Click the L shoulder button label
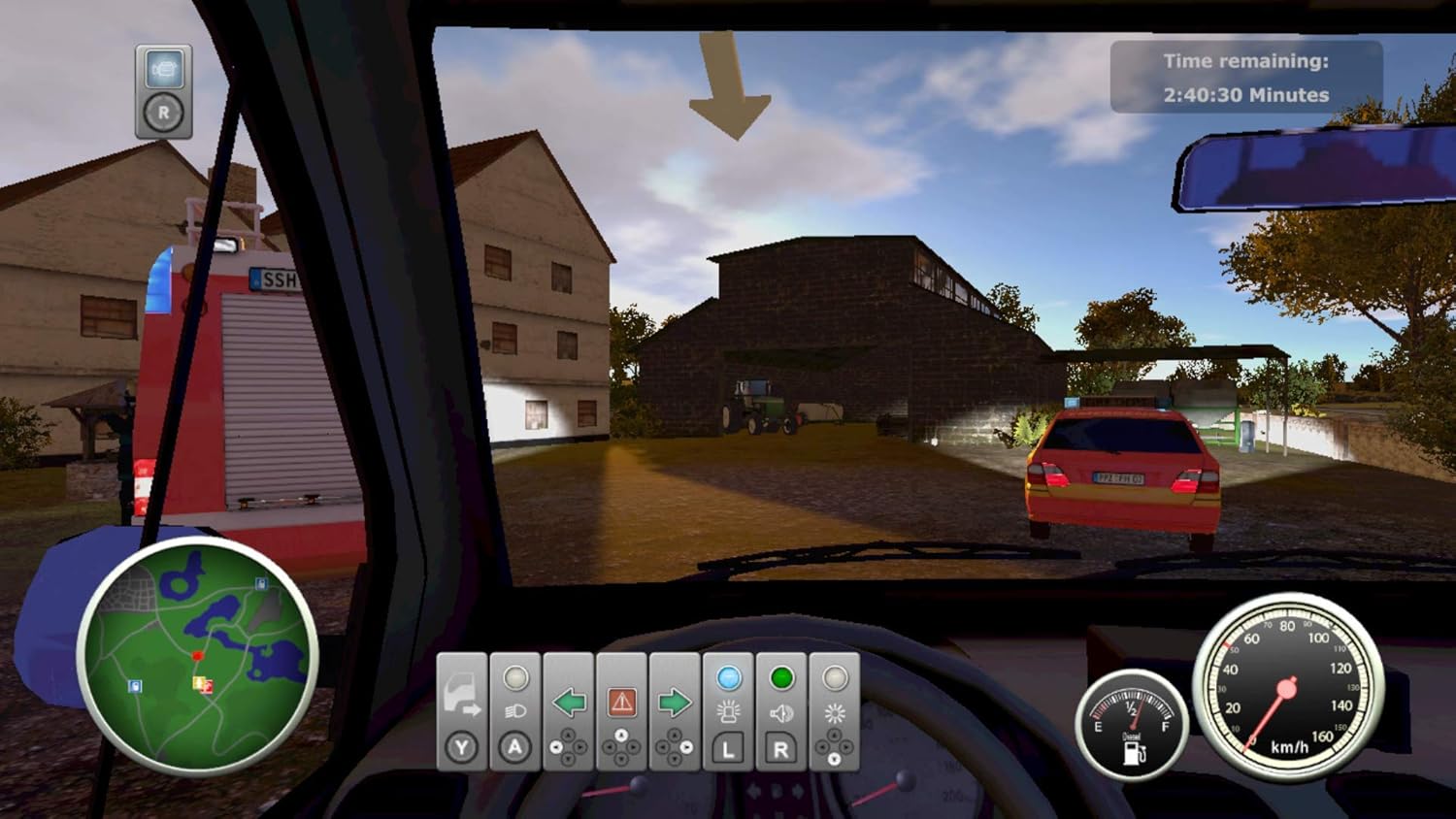 728,747
